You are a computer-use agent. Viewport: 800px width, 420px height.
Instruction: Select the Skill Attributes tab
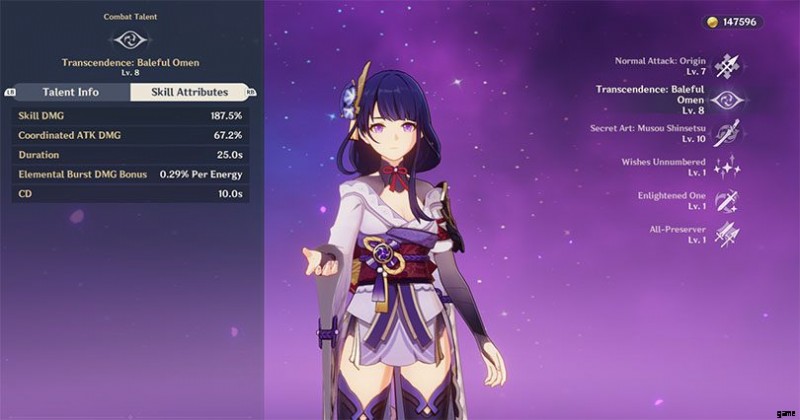190,92
